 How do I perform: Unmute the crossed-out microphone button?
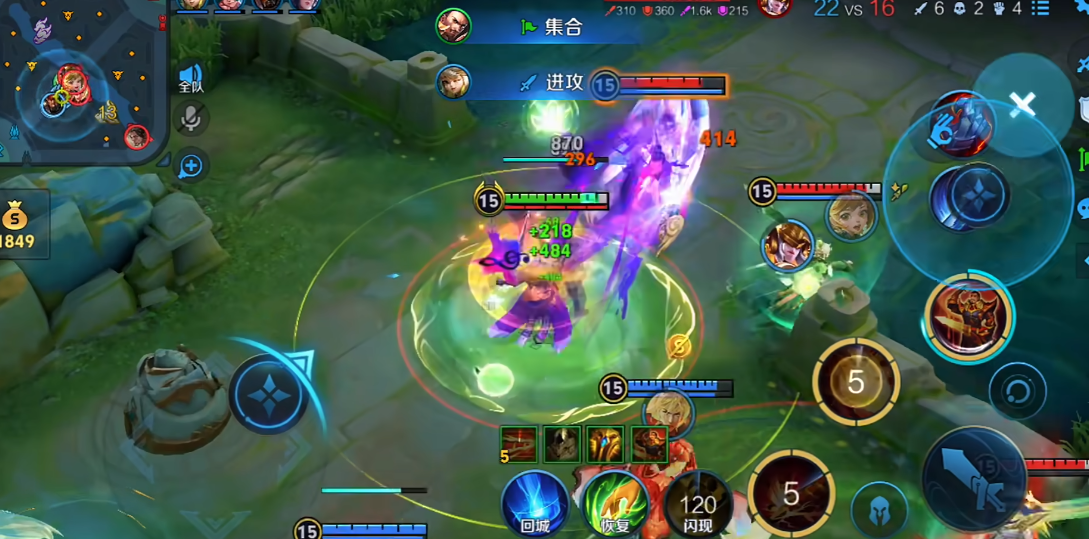(x=190, y=119)
